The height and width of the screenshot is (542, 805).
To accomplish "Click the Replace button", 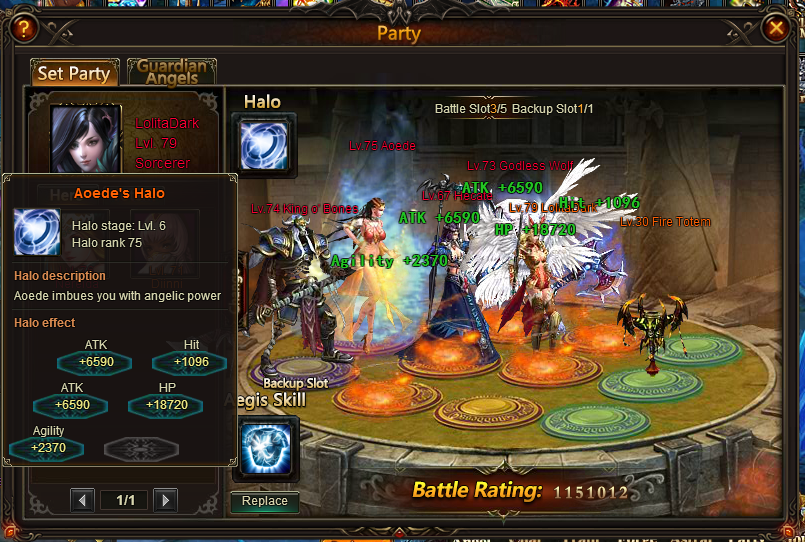I will (x=265, y=501).
